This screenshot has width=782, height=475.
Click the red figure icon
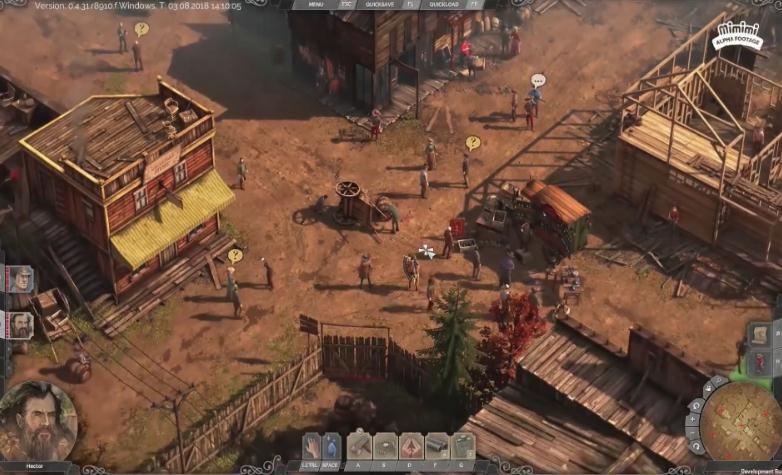click(759, 361)
